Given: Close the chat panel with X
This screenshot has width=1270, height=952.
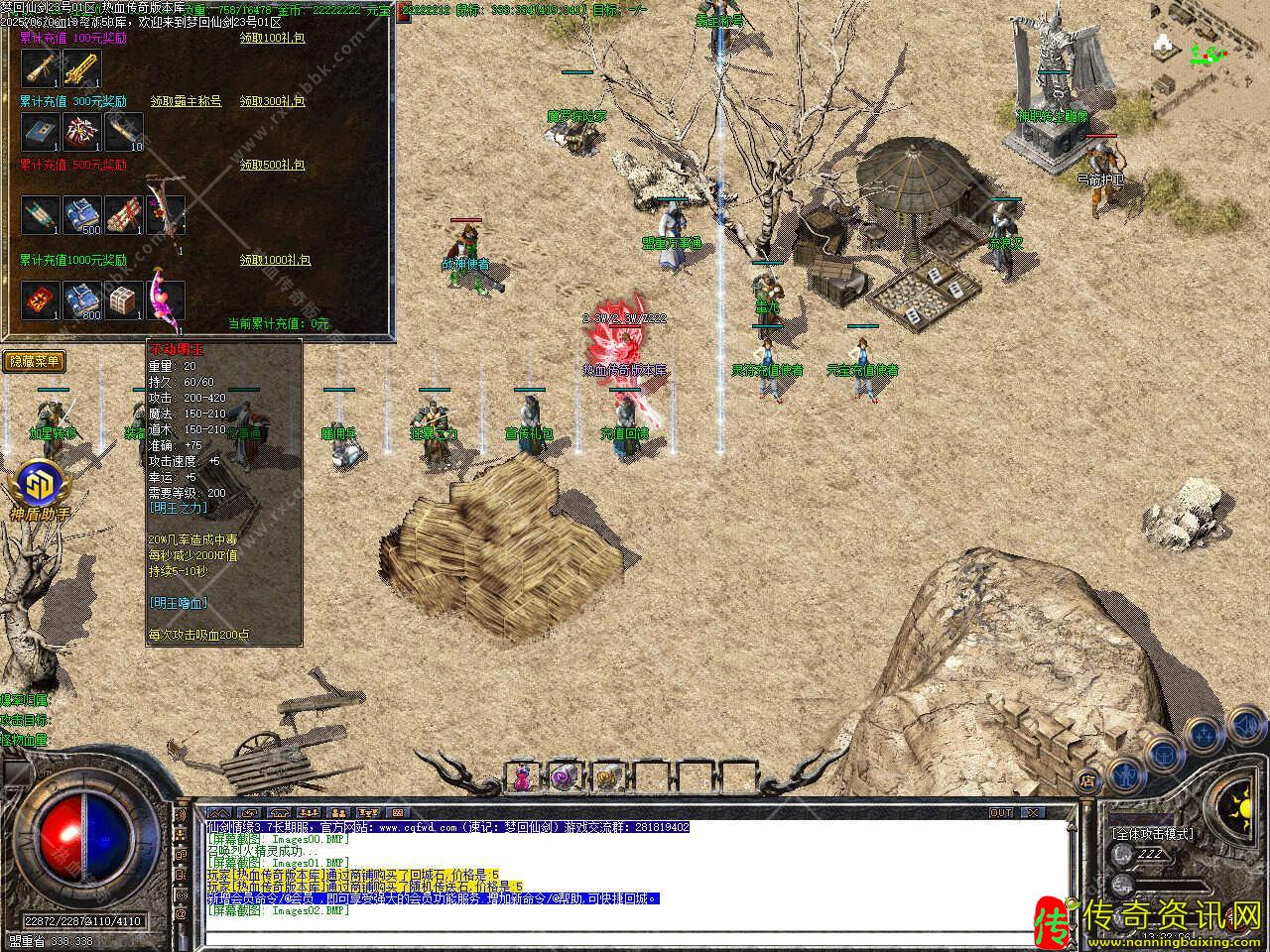Looking at the screenshot, I should coord(1033,812).
